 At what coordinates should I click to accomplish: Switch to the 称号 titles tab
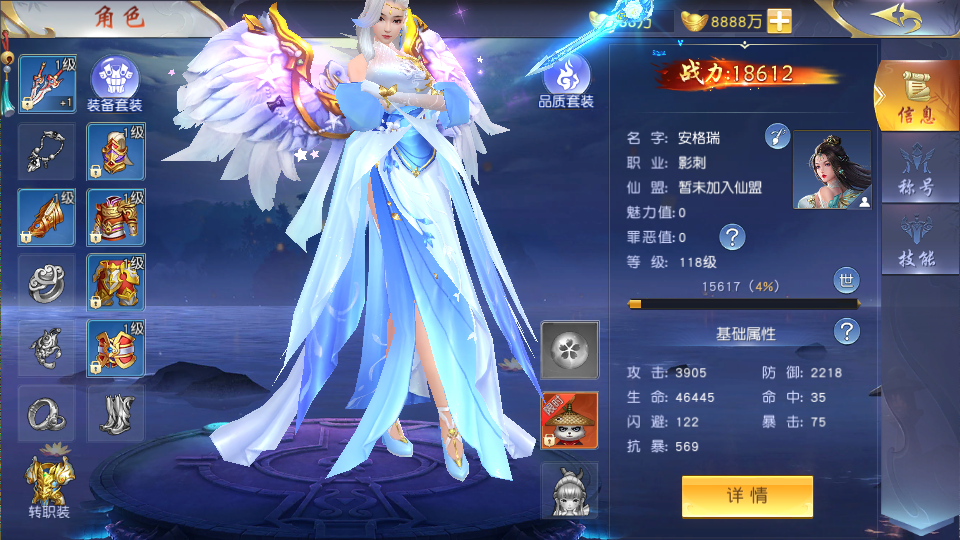tap(915, 170)
